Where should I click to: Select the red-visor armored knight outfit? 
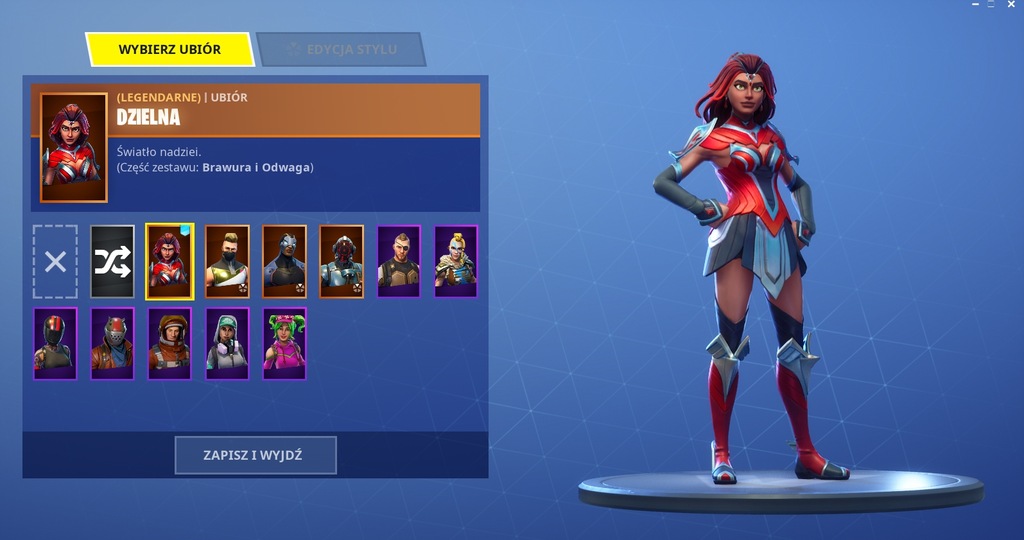point(342,262)
